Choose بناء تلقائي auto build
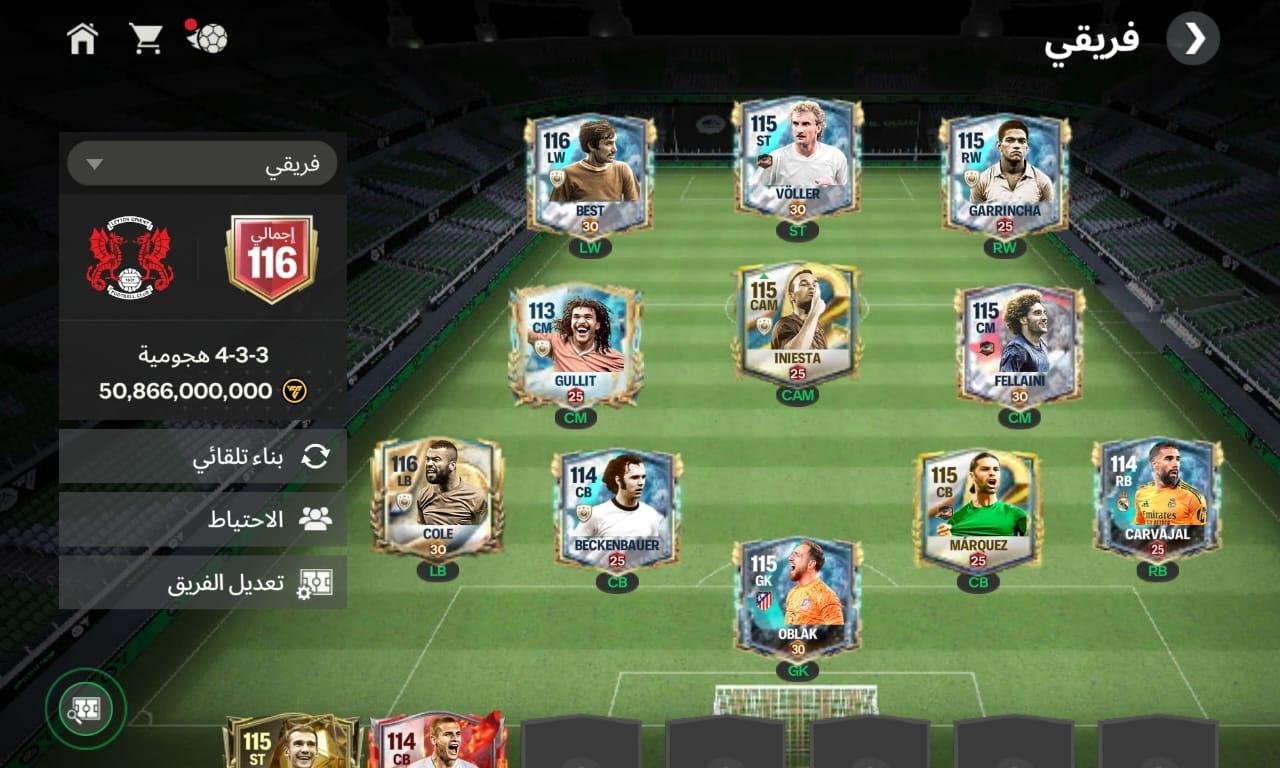 point(203,457)
